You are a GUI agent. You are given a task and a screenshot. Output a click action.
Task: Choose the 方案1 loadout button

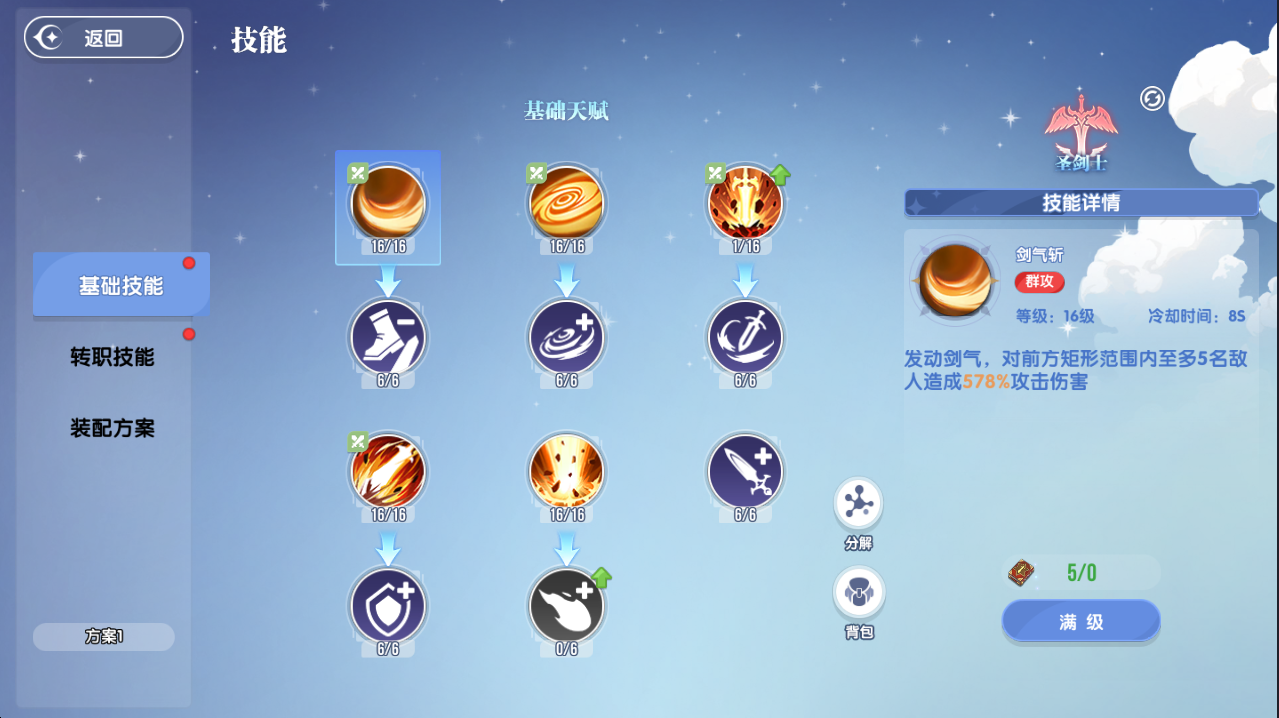[x=104, y=637]
